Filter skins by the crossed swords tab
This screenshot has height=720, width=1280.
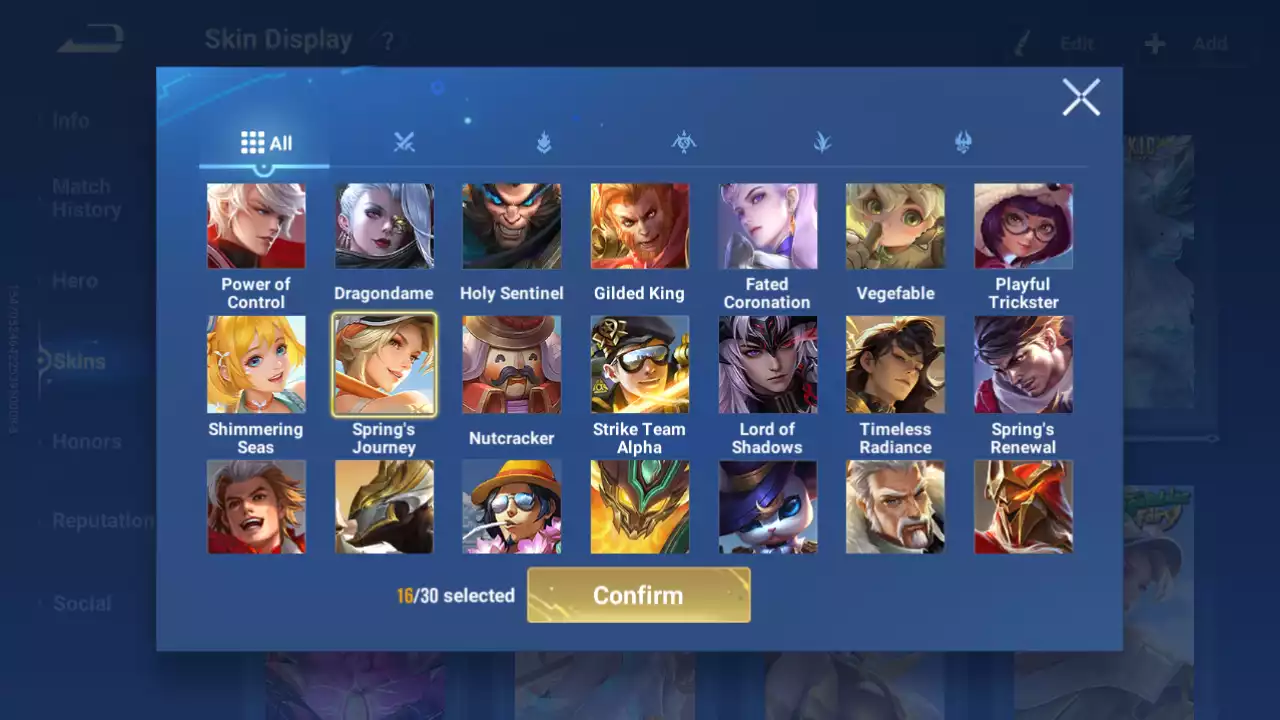coord(404,143)
